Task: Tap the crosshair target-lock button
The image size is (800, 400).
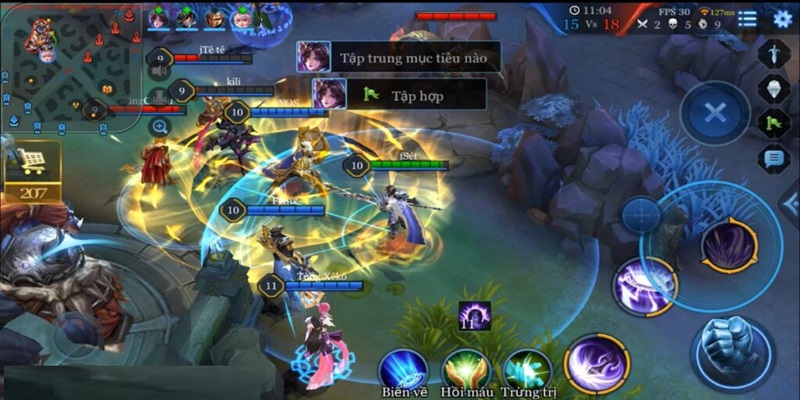Action: point(641,214)
